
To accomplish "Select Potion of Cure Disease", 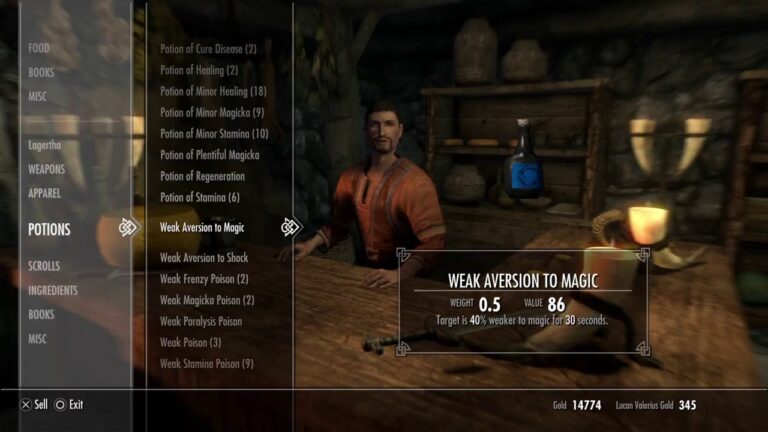I will pos(208,49).
